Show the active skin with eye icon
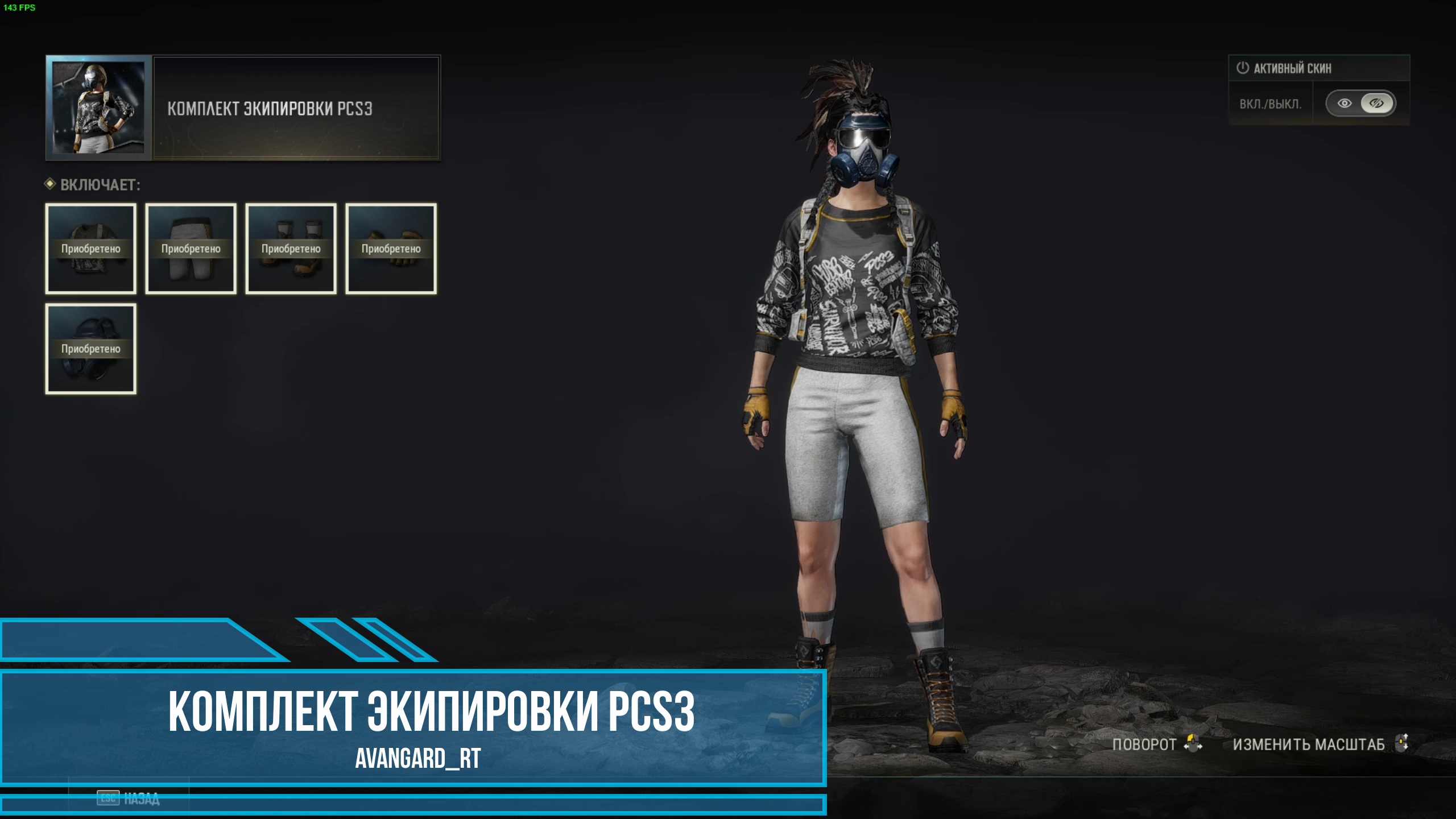Viewport: 1456px width, 819px height. click(1345, 104)
